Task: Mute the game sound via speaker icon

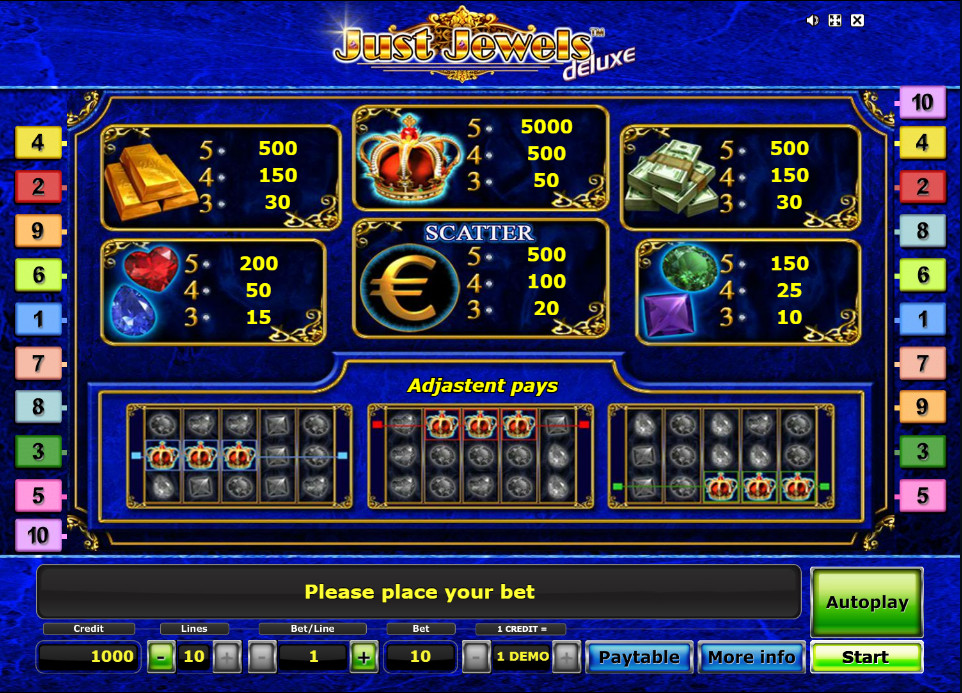Action: click(813, 20)
